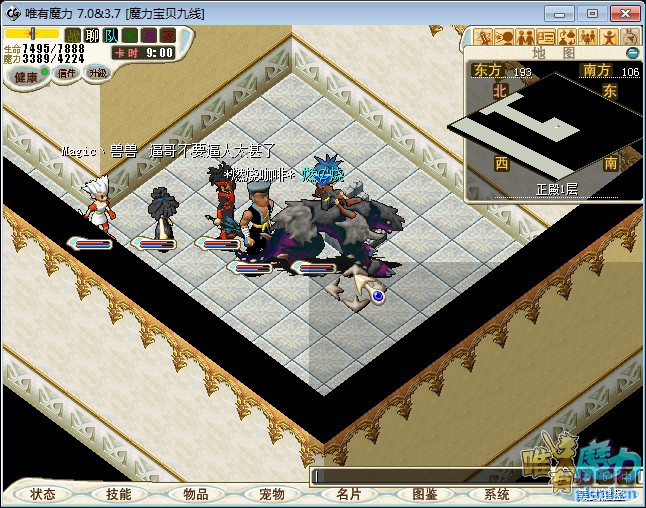Open the 图鉴 album menu

pyautogui.click(x=424, y=494)
